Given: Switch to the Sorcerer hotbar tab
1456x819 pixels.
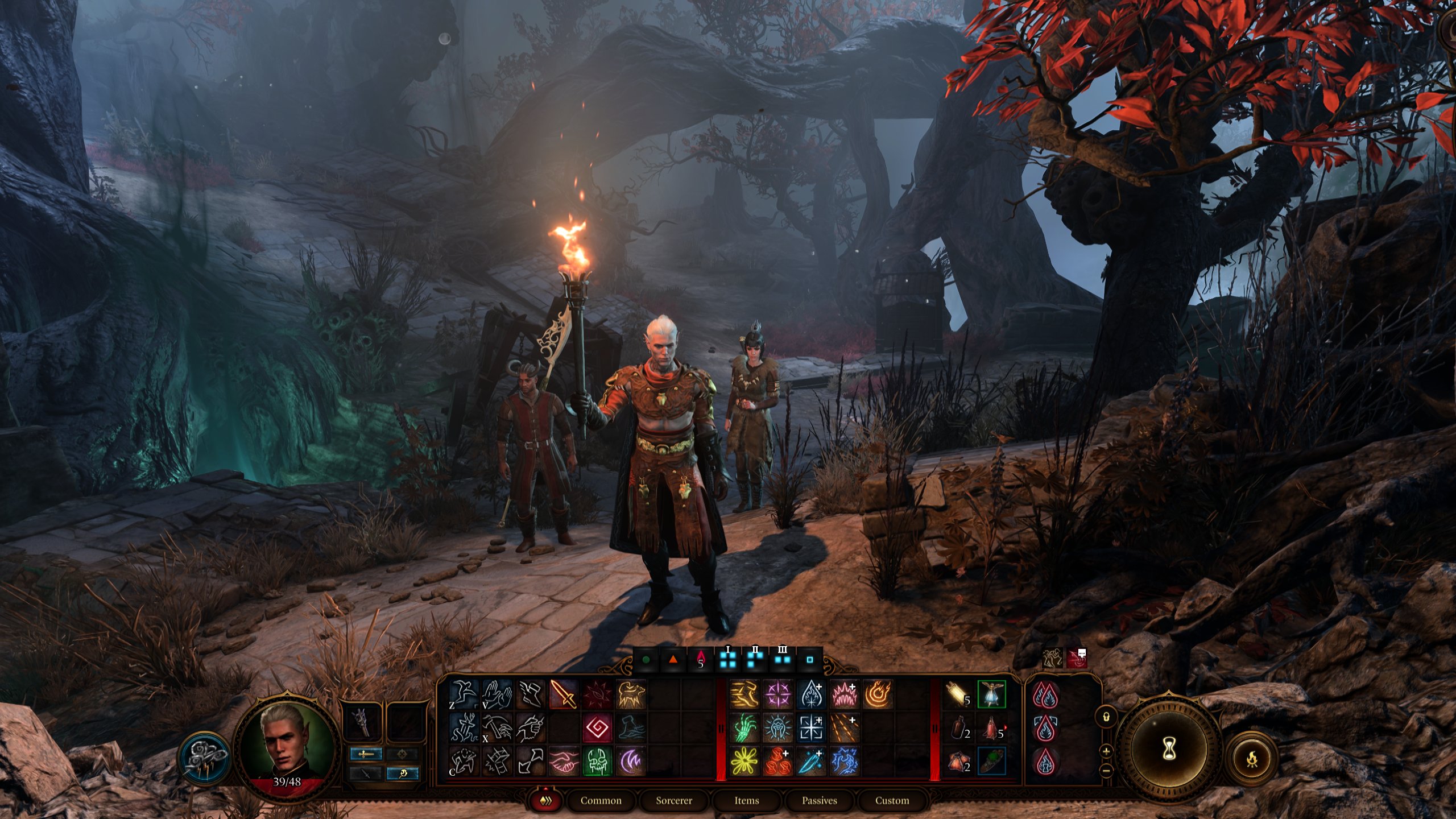Looking at the screenshot, I should click(x=674, y=800).
